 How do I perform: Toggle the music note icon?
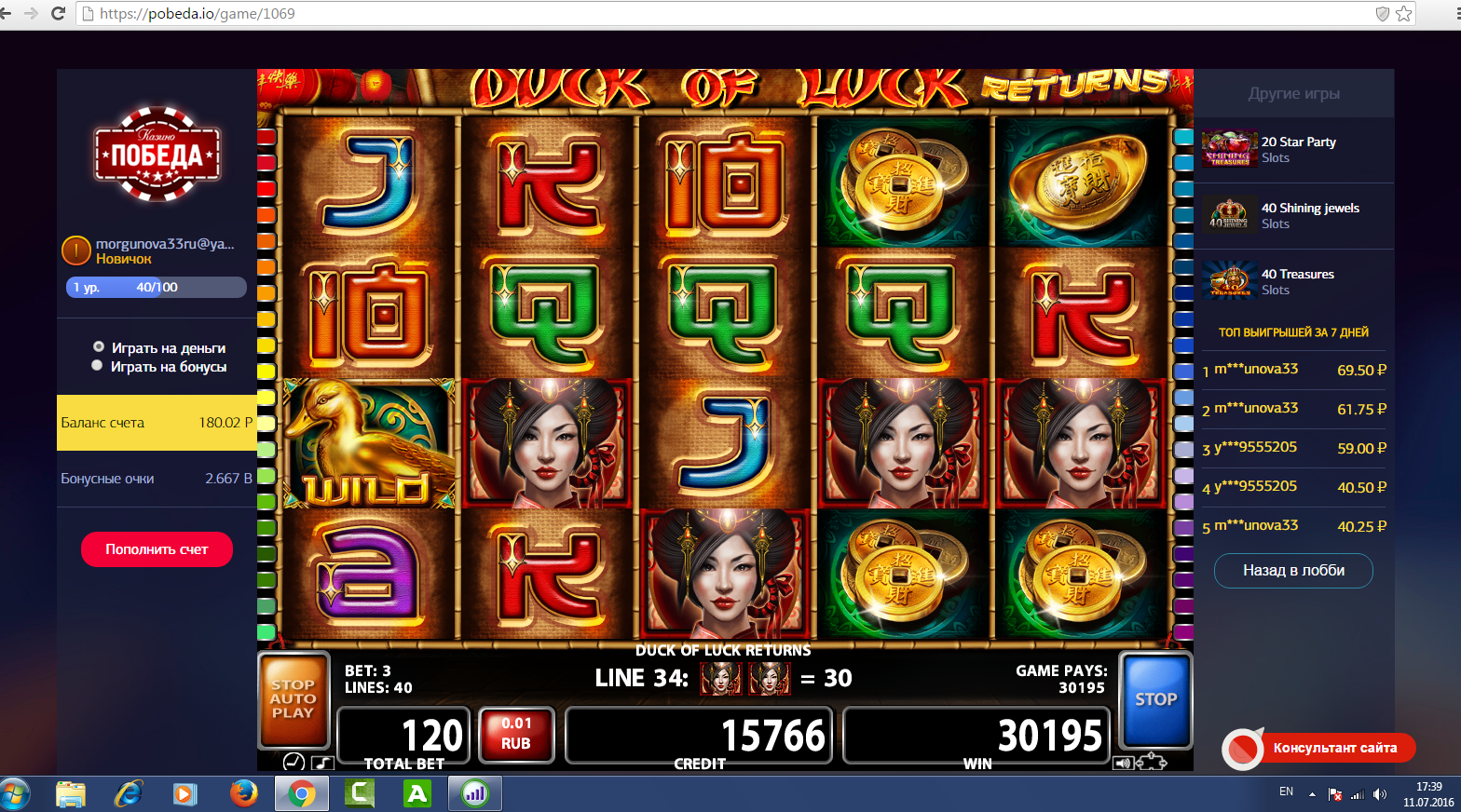tap(322, 763)
